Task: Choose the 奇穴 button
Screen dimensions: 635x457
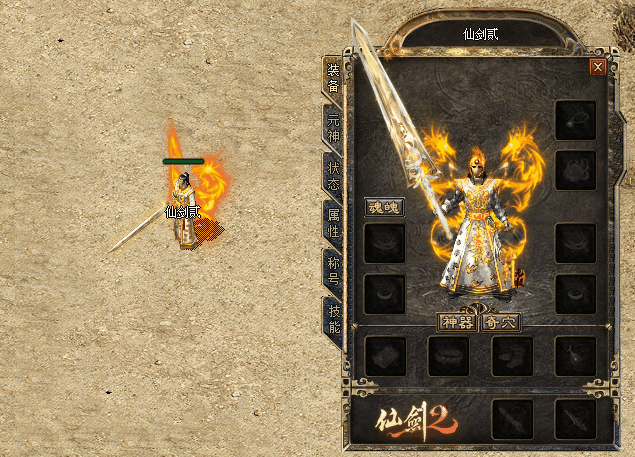Action: click(x=500, y=322)
